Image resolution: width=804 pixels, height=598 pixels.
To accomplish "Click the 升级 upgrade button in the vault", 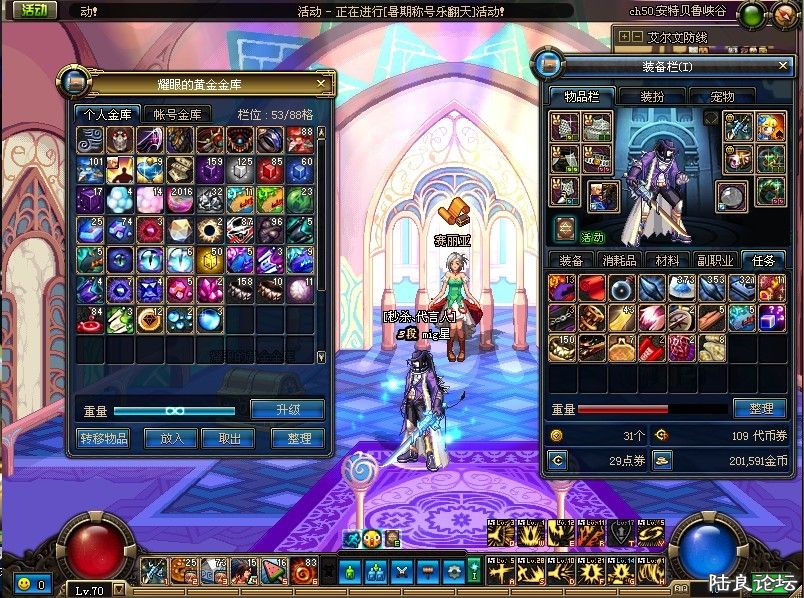I will point(287,409).
